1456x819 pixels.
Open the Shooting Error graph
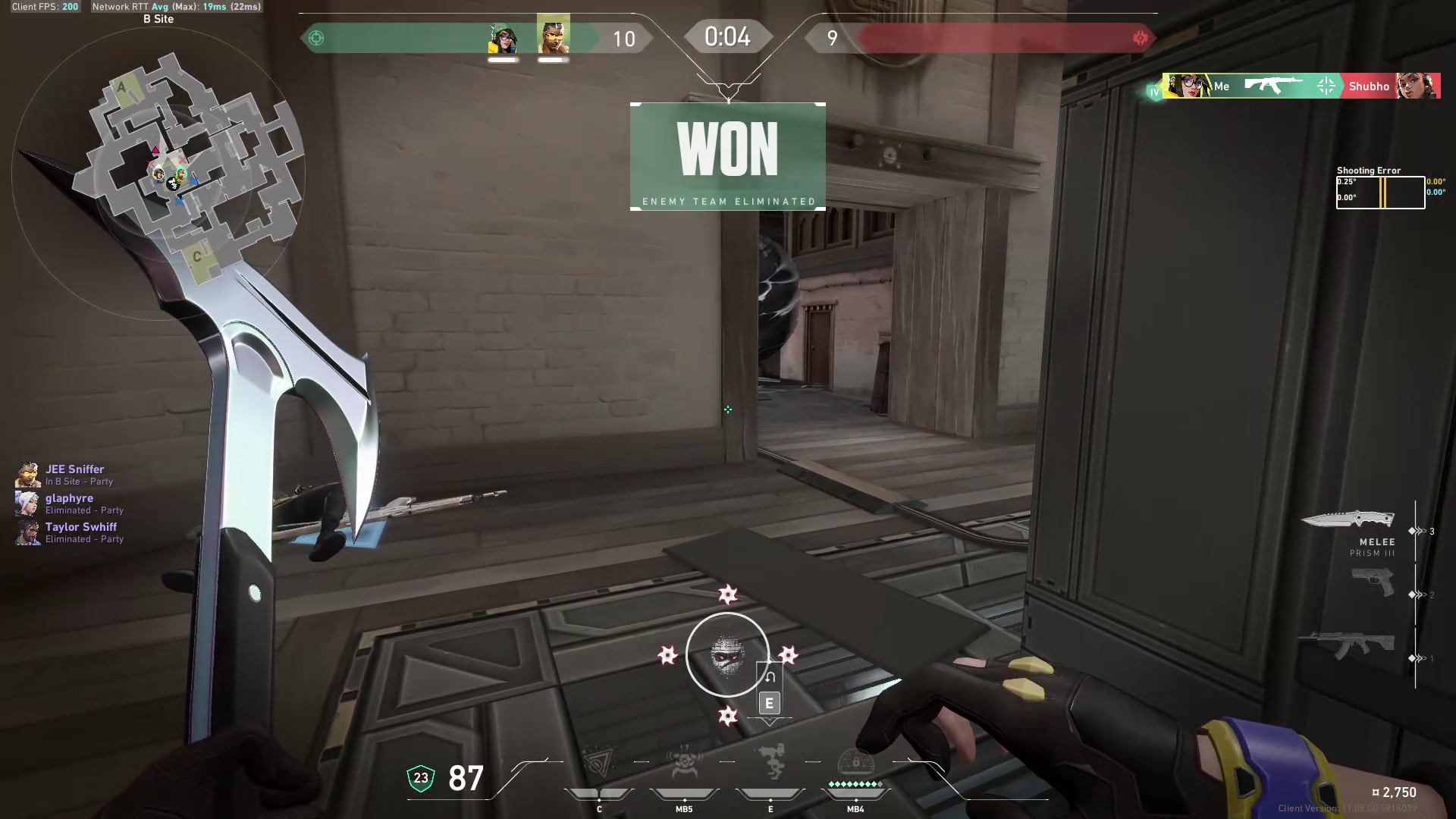[1380, 193]
